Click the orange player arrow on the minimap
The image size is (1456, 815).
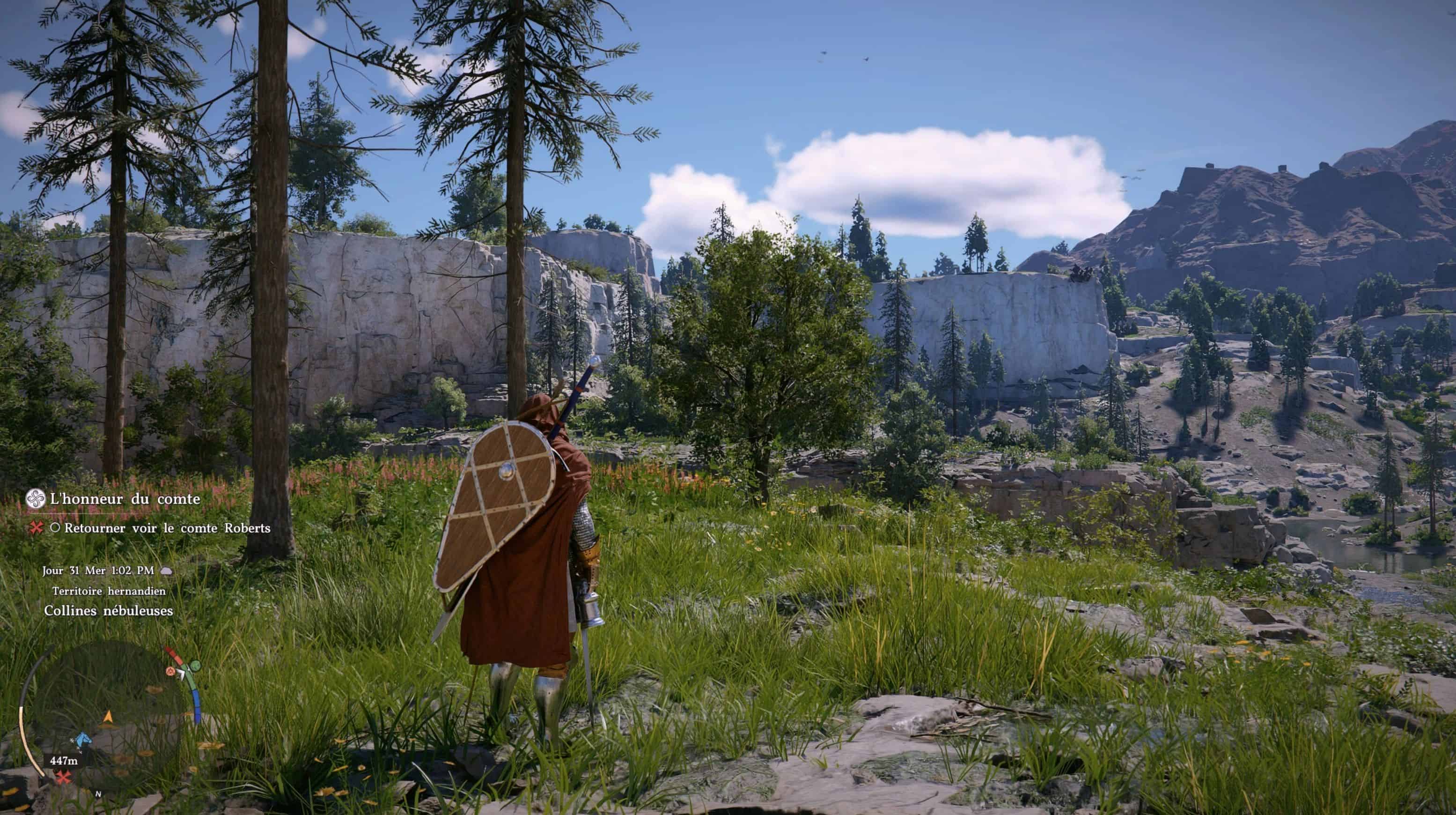[x=108, y=718]
